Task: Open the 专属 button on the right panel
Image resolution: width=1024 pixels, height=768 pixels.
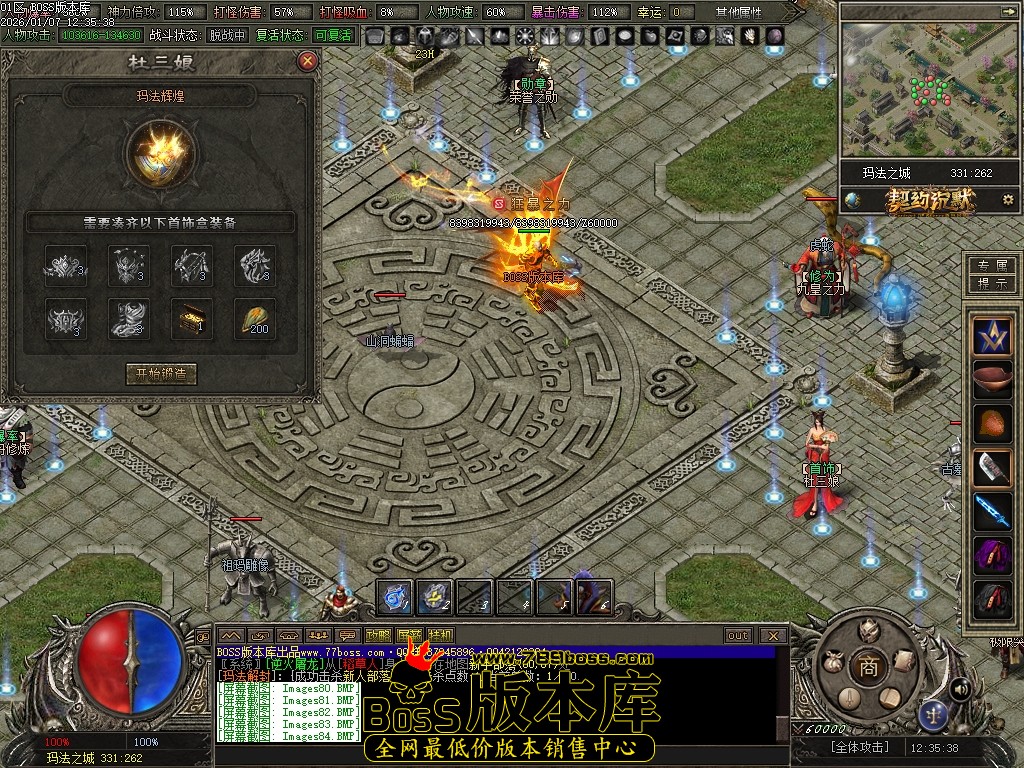Action: (992, 266)
